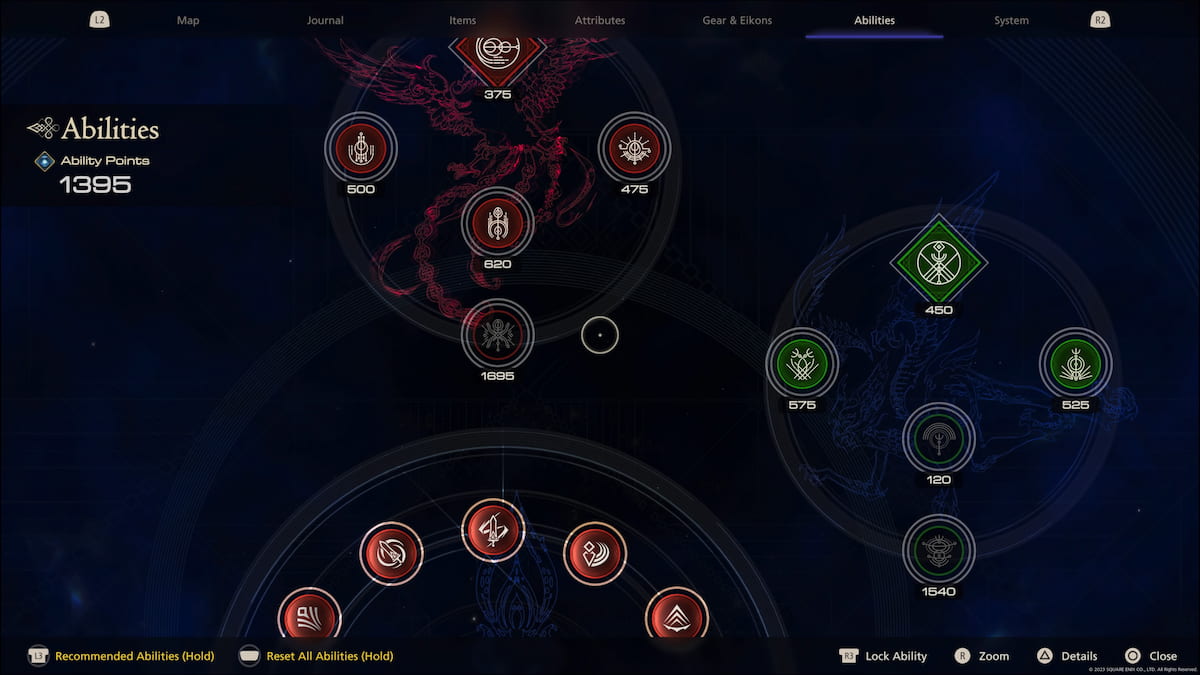Screen dimensions: 1200x675
Task: Open the Gear & Eikons tab
Action: point(737,20)
